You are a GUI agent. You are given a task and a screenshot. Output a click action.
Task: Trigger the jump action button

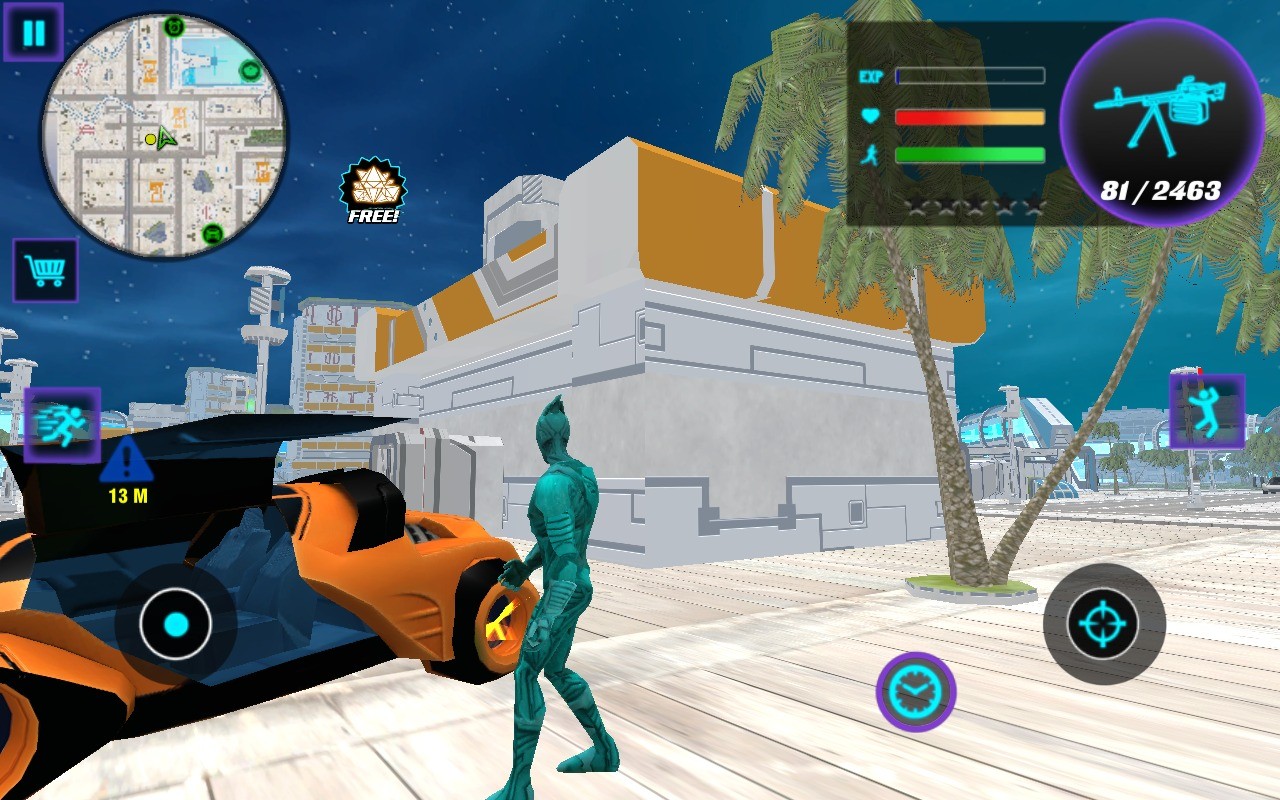tap(1207, 411)
